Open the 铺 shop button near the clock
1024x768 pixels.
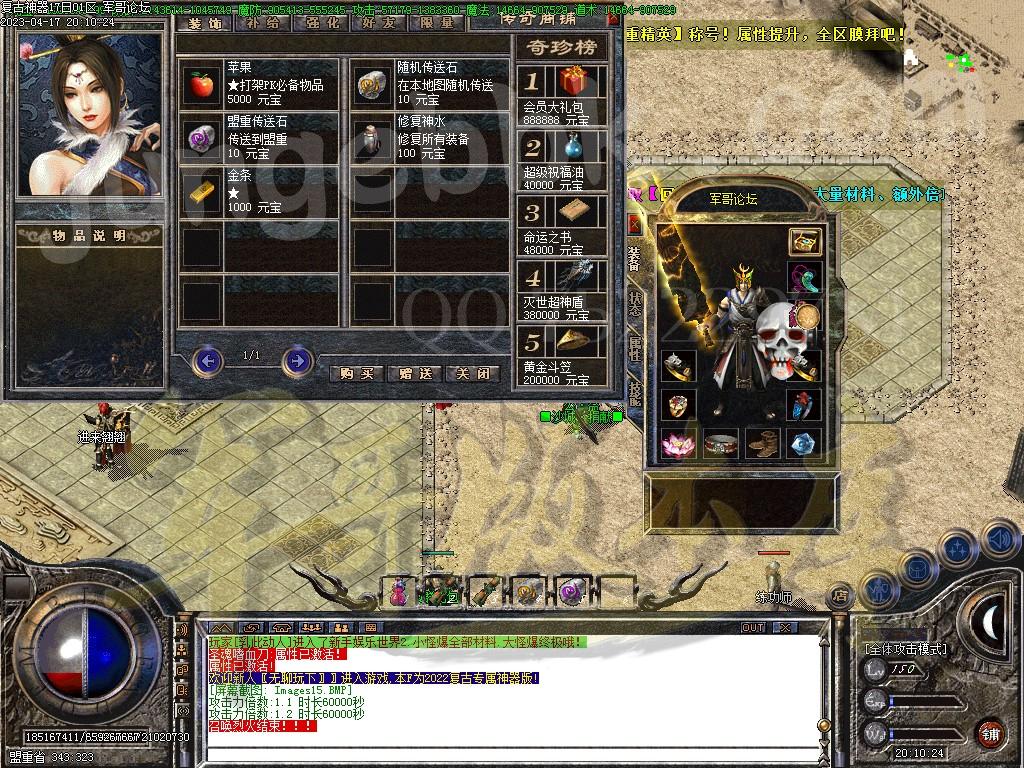(x=989, y=733)
